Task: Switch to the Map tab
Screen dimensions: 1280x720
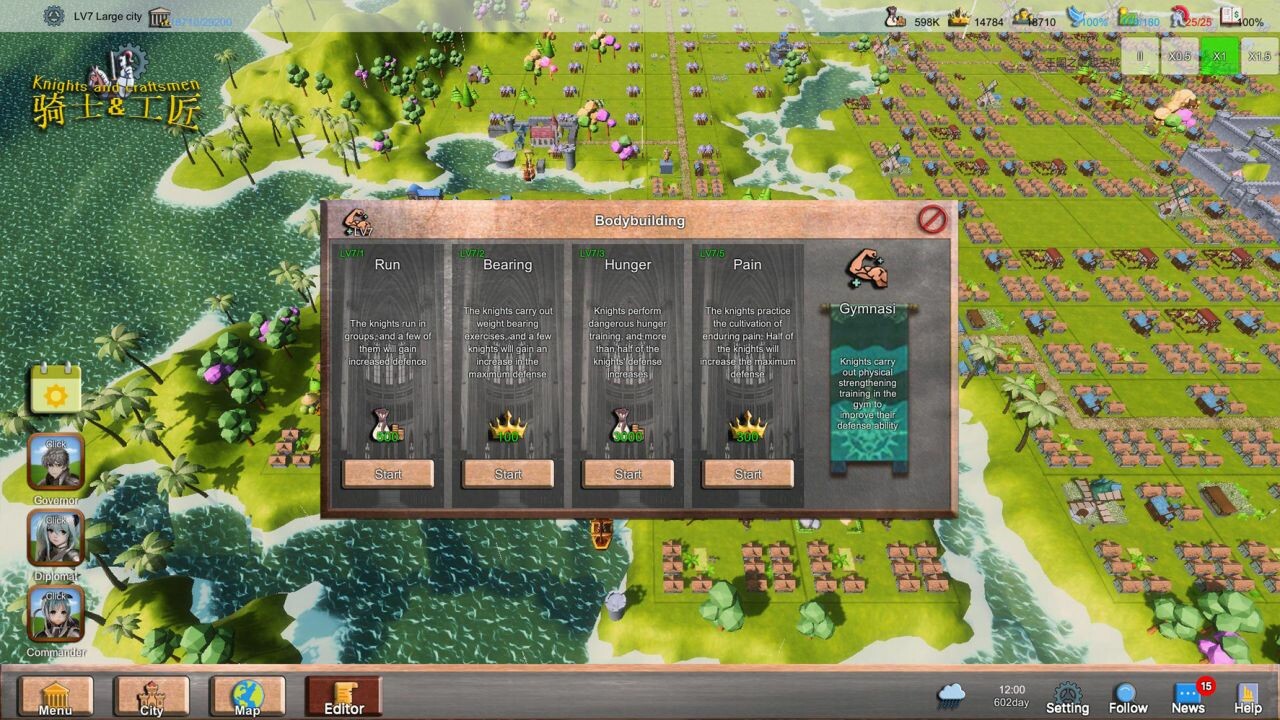Action: 246,695
